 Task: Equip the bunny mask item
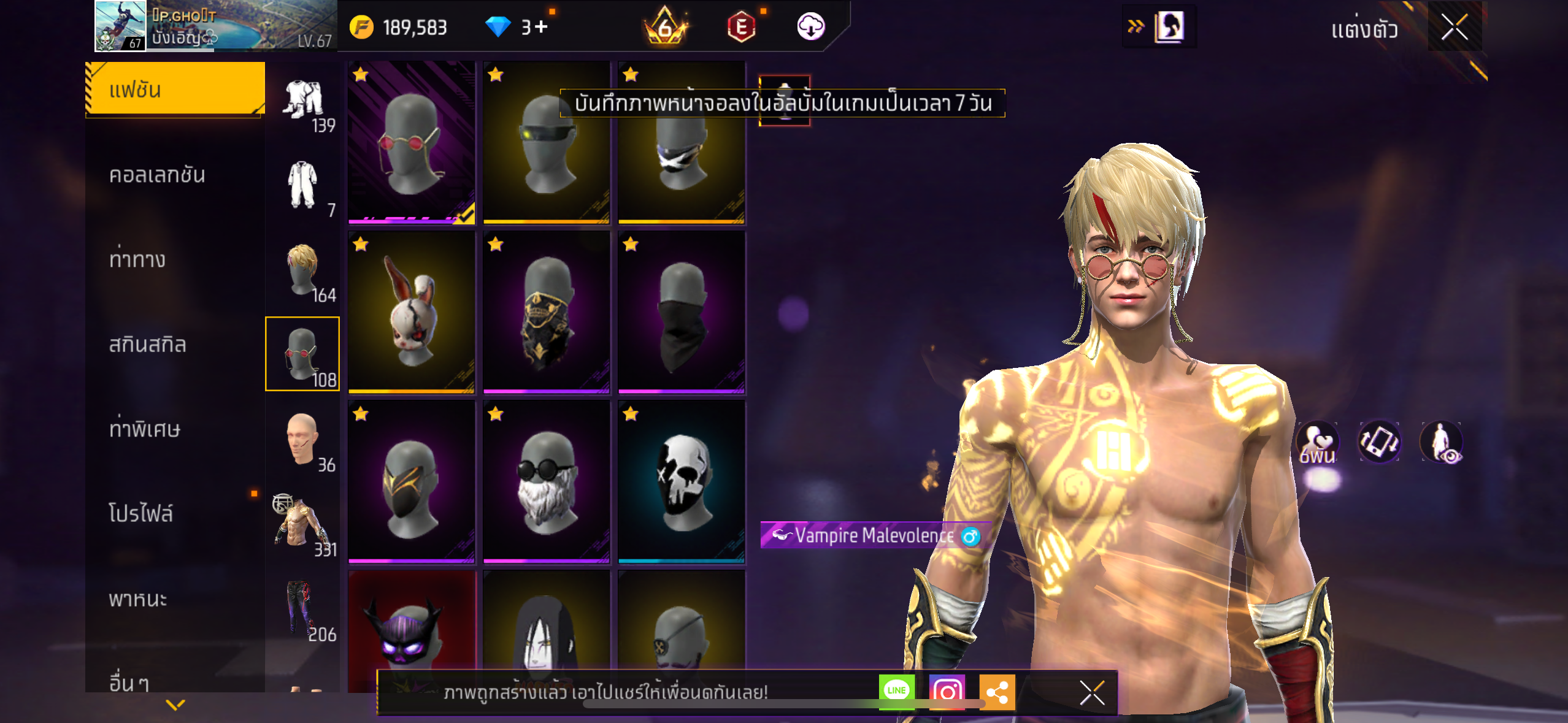(x=412, y=312)
